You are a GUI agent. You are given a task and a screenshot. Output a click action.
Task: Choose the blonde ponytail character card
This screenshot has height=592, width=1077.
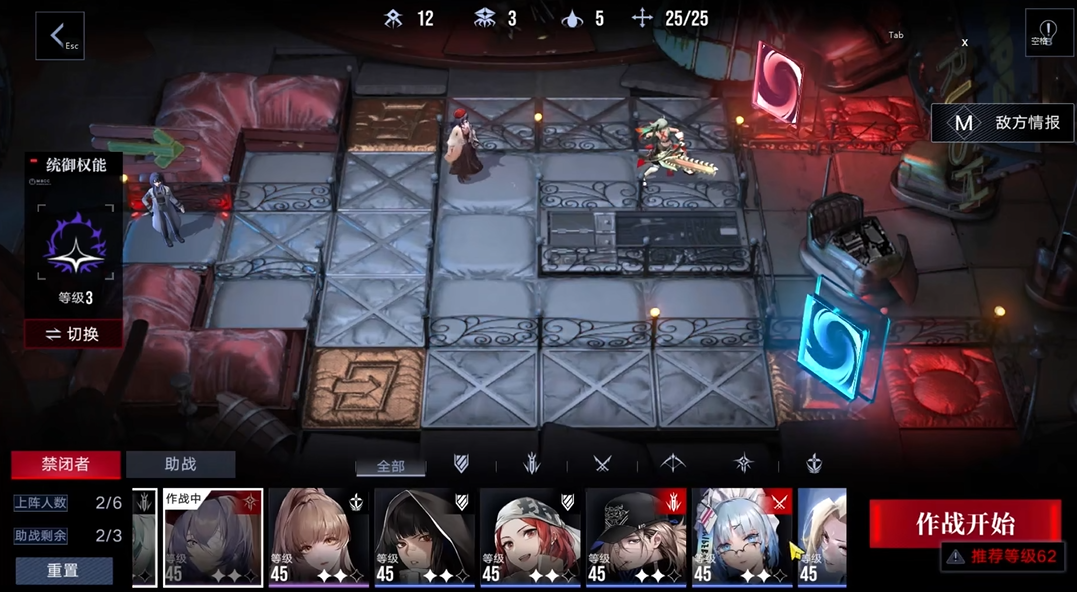(x=318, y=537)
